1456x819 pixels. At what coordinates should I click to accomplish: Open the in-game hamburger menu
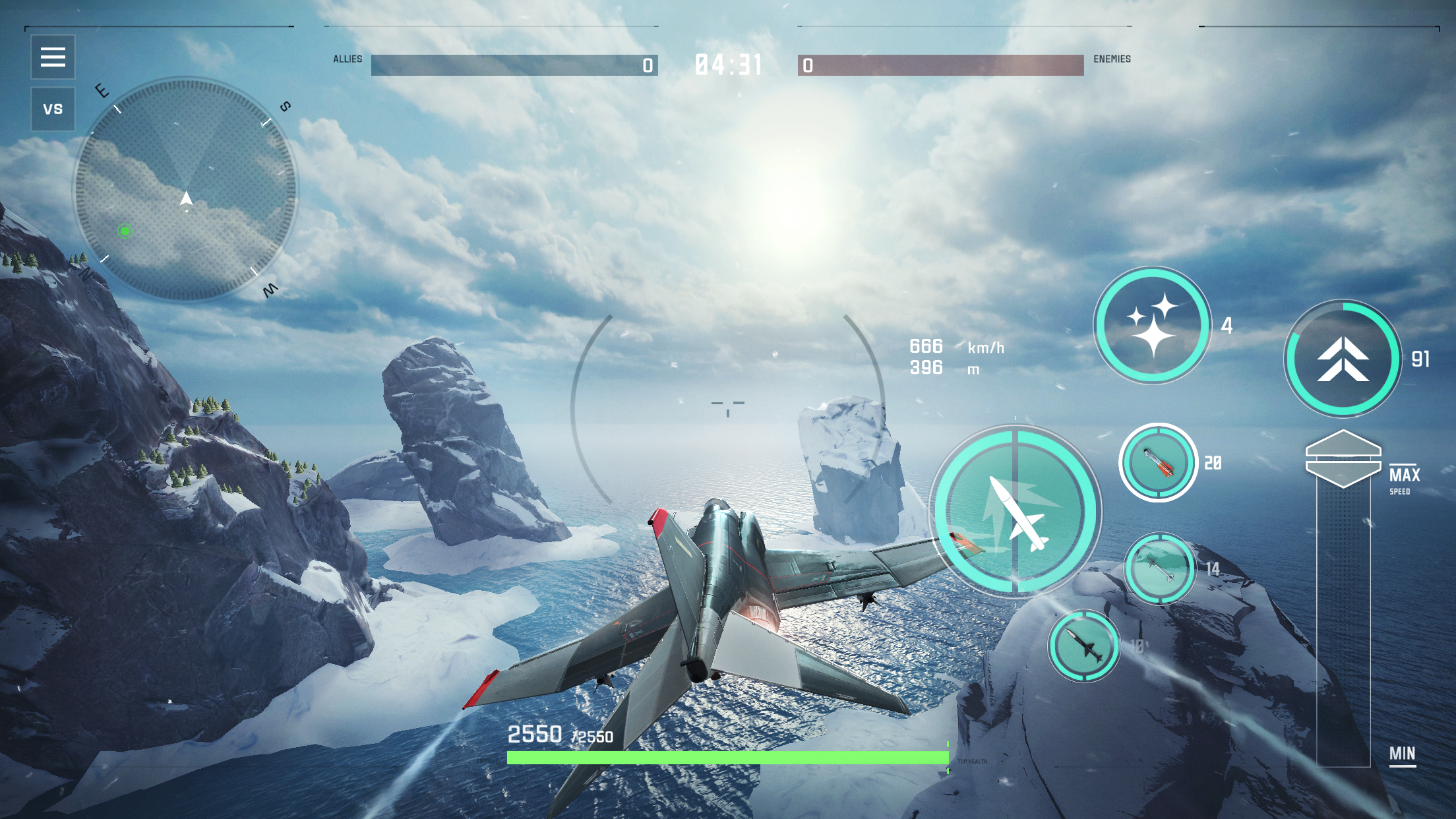click(53, 58)
